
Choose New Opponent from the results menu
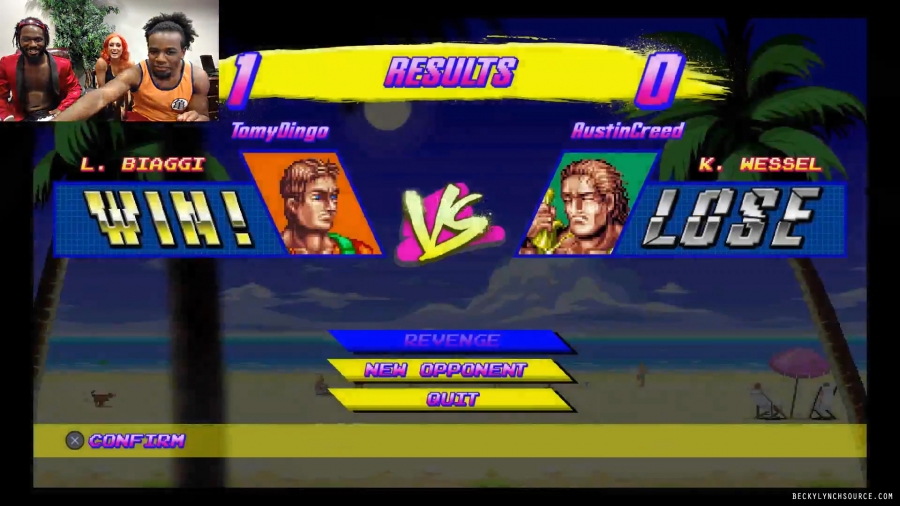[445, 370]
